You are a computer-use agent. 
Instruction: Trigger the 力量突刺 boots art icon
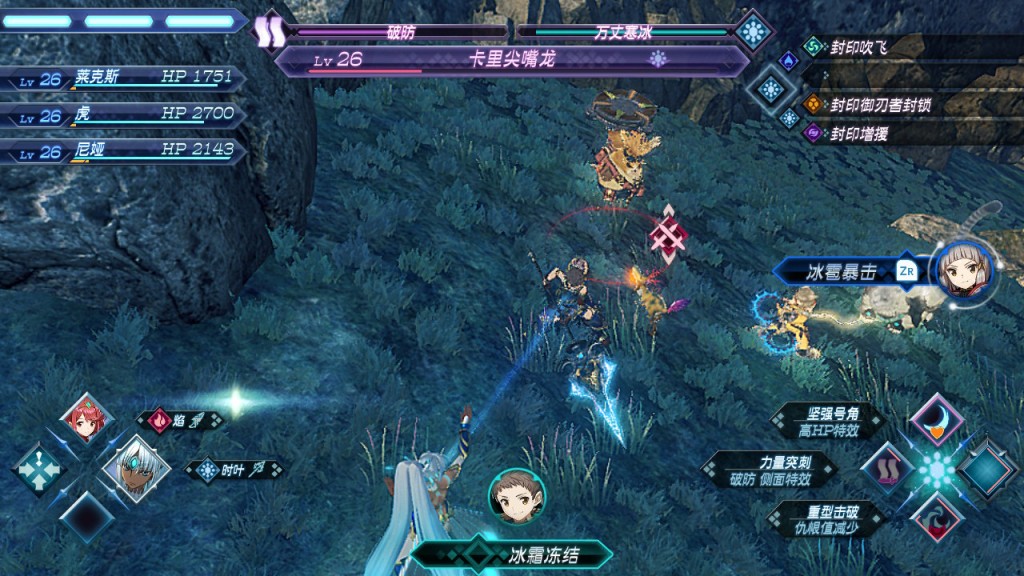tap(887, 468)
